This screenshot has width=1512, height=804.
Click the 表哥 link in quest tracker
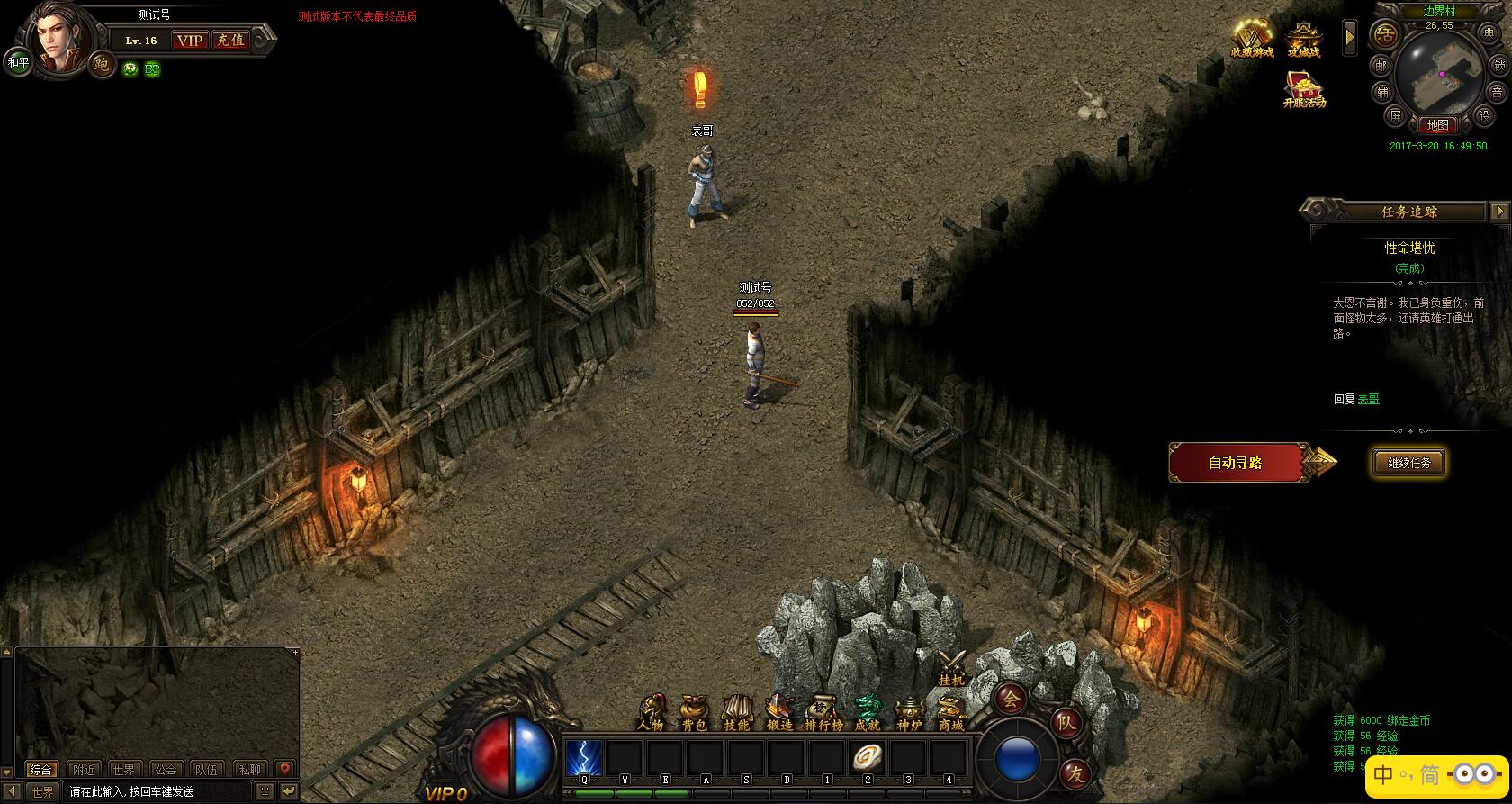click(1368, 399)
